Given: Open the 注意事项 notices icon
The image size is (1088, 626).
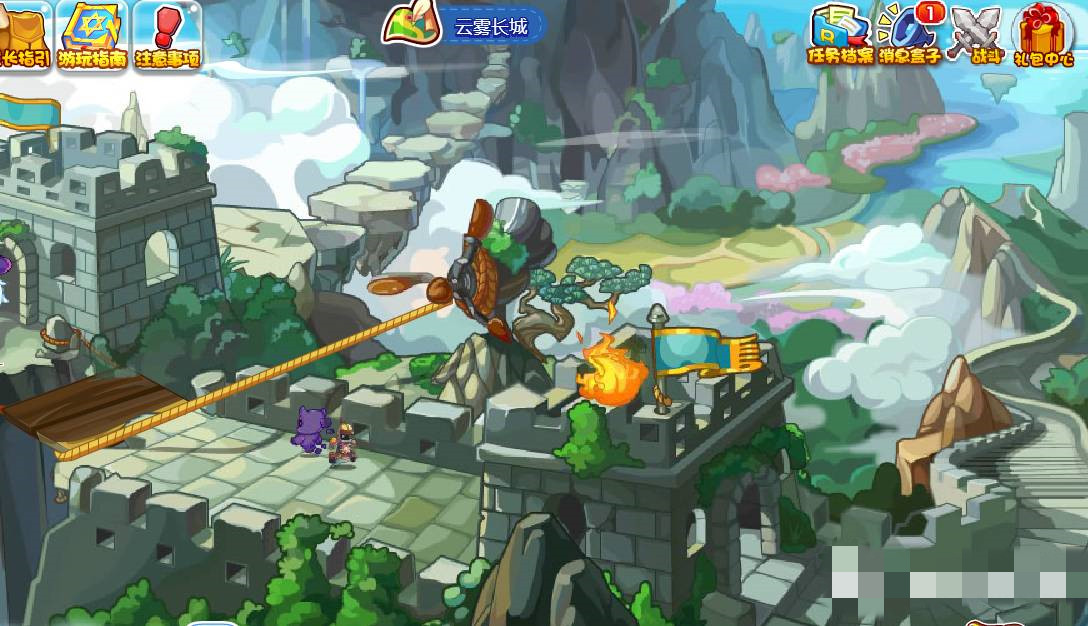Looking at the screenshot, I should [x=166, y=33].
